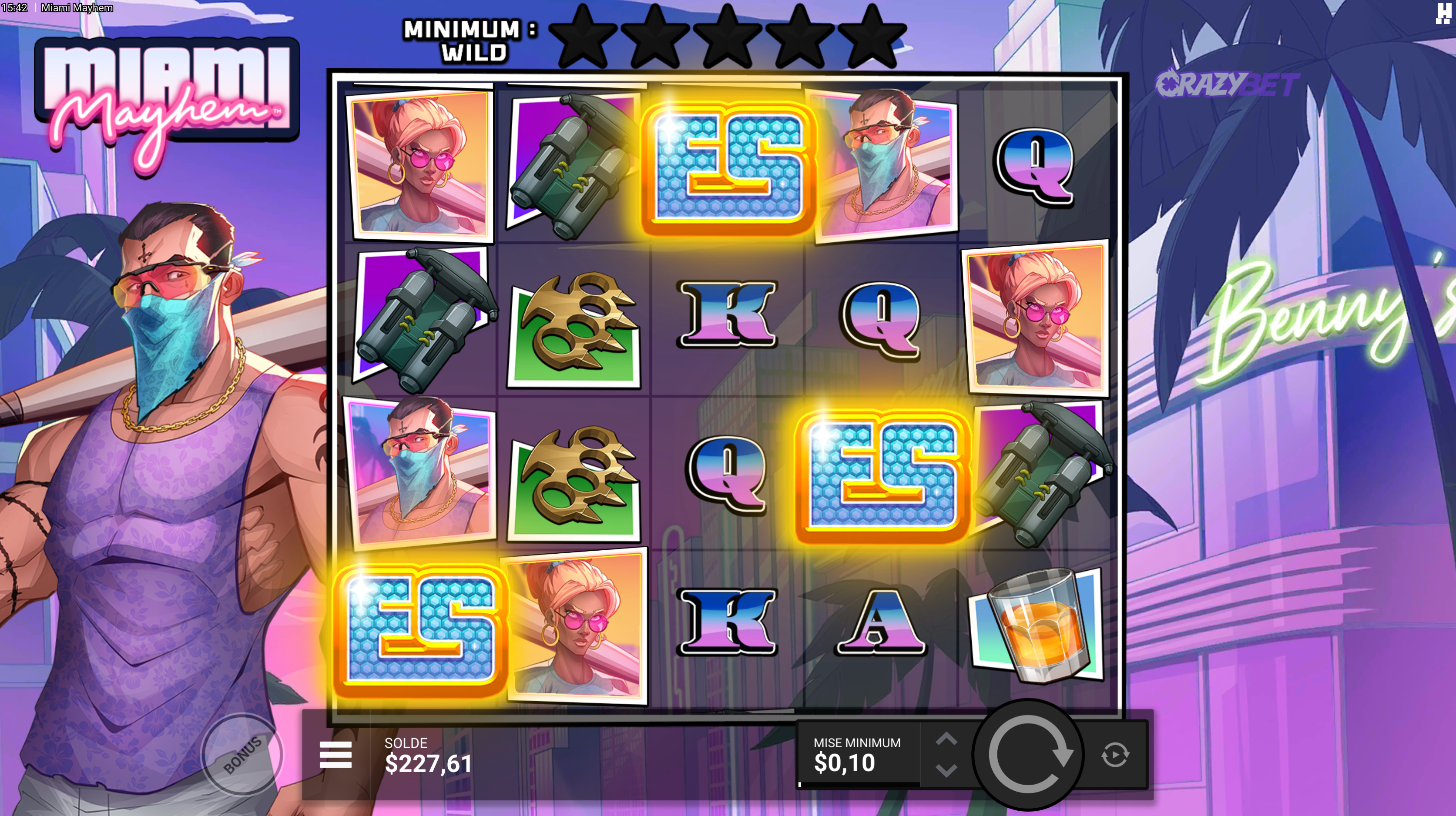Click the Hacksaw logo in the corner
This screenshot has height=816, width=1456.
coord(1443,13)
